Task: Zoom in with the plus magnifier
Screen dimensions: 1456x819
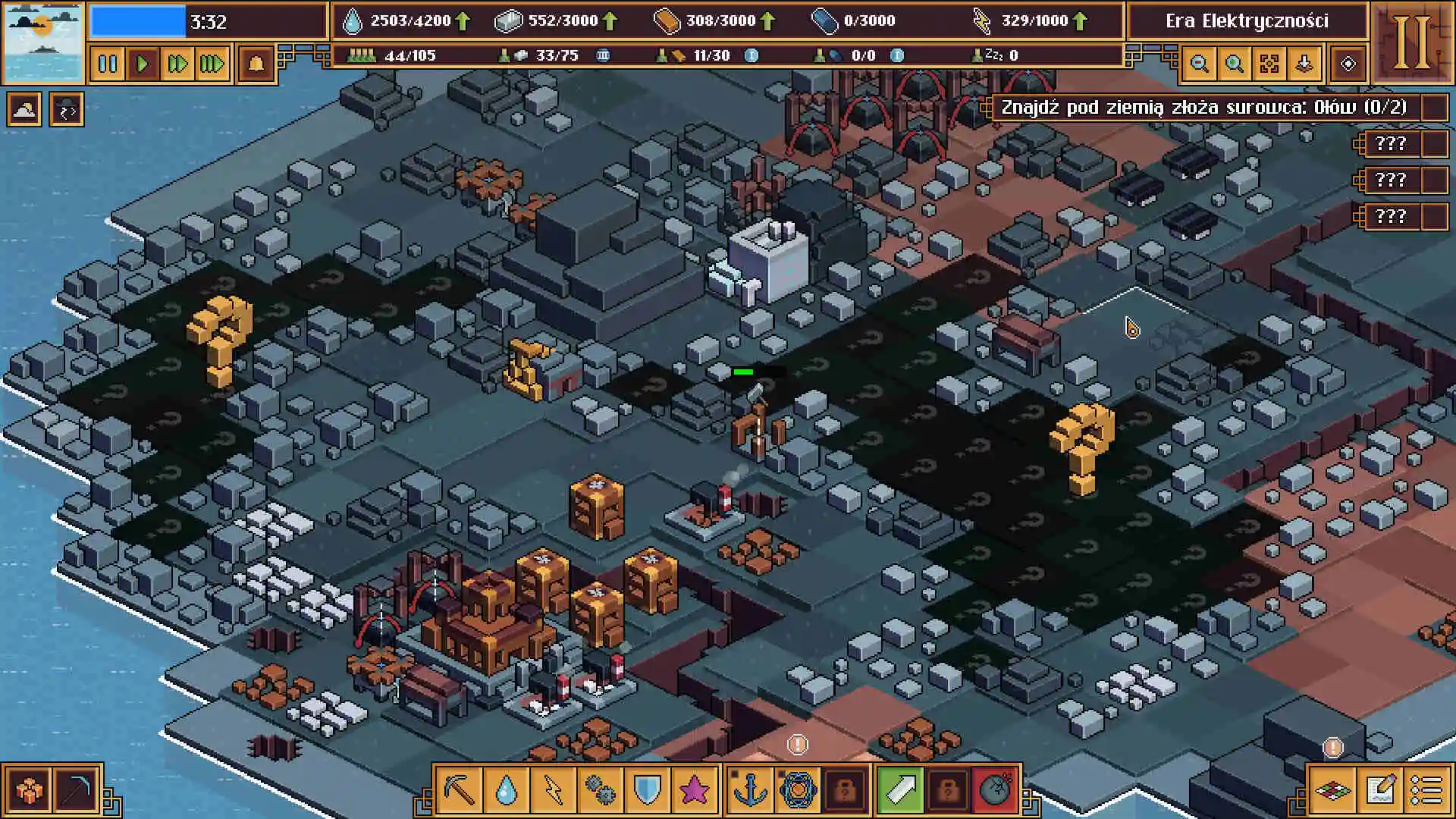Action: (1234, 64)
